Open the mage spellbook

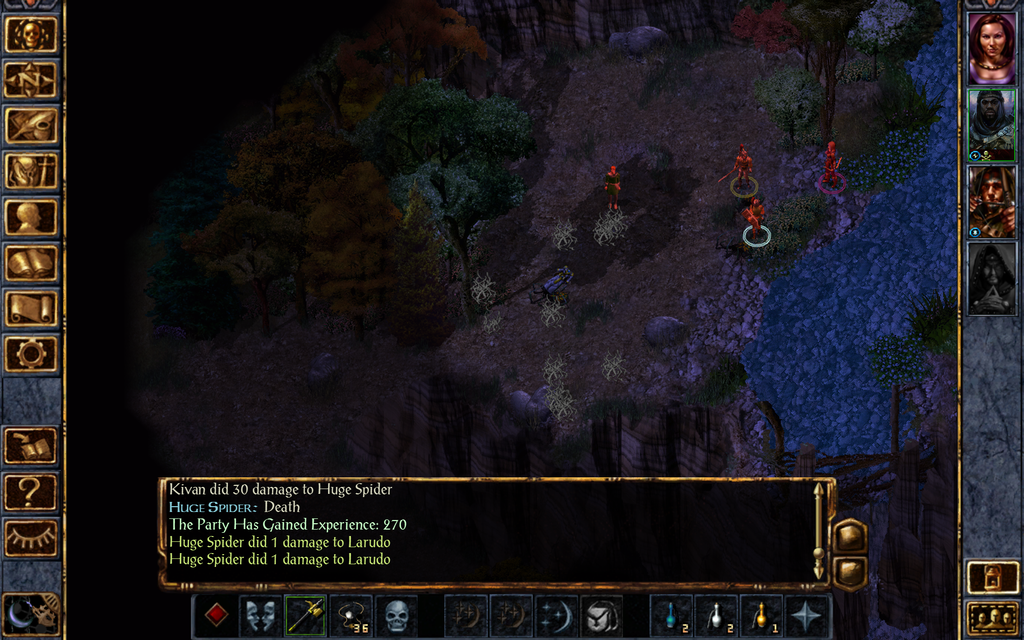tap(31, 263)
